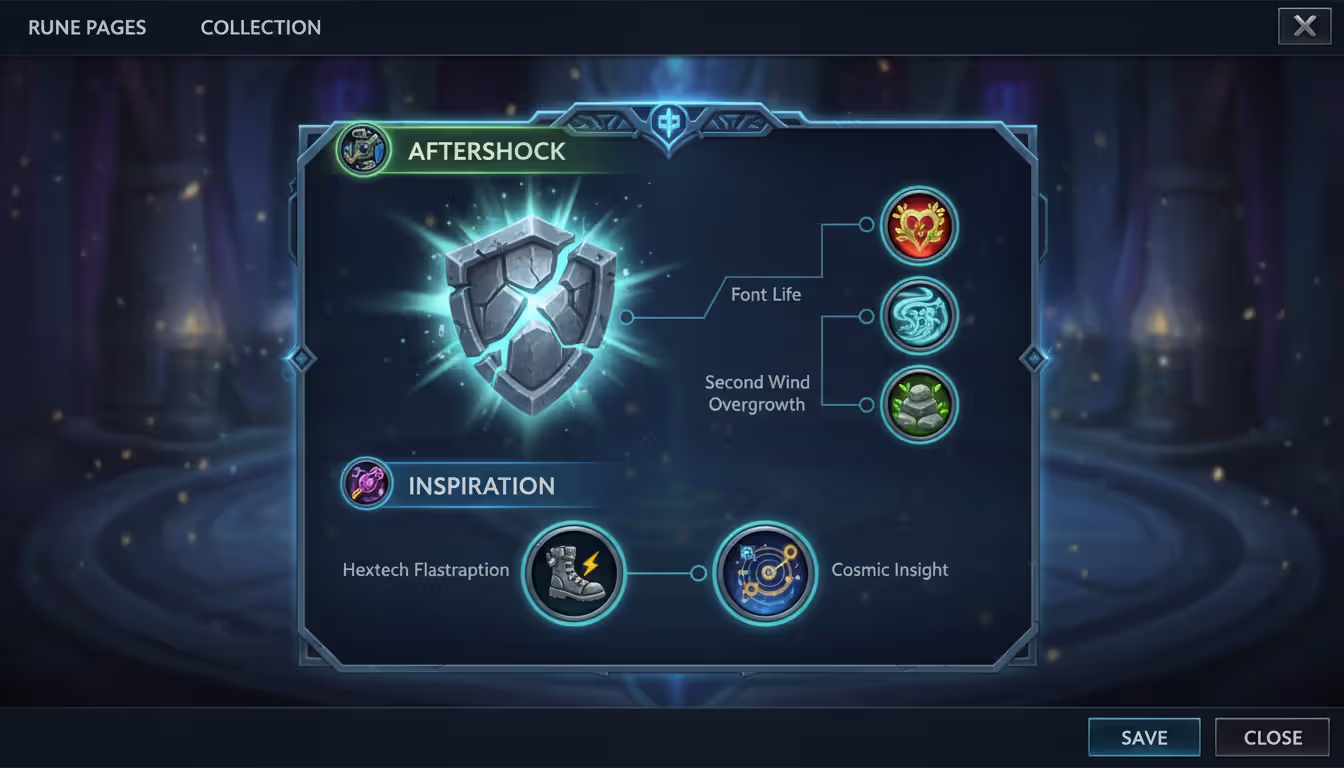
Task: Select the Cosmic Insight compass icon
Action: (x=765, y=573)
